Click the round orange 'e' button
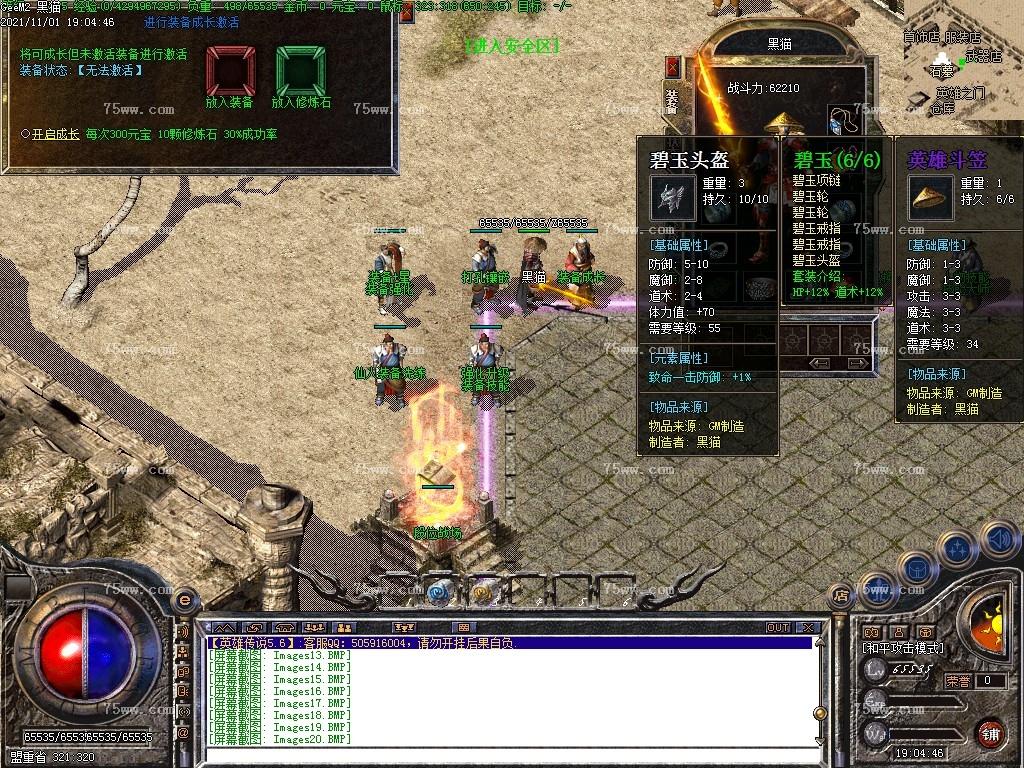This screenshot has width=1024, height=768. (x=184, y=600)
